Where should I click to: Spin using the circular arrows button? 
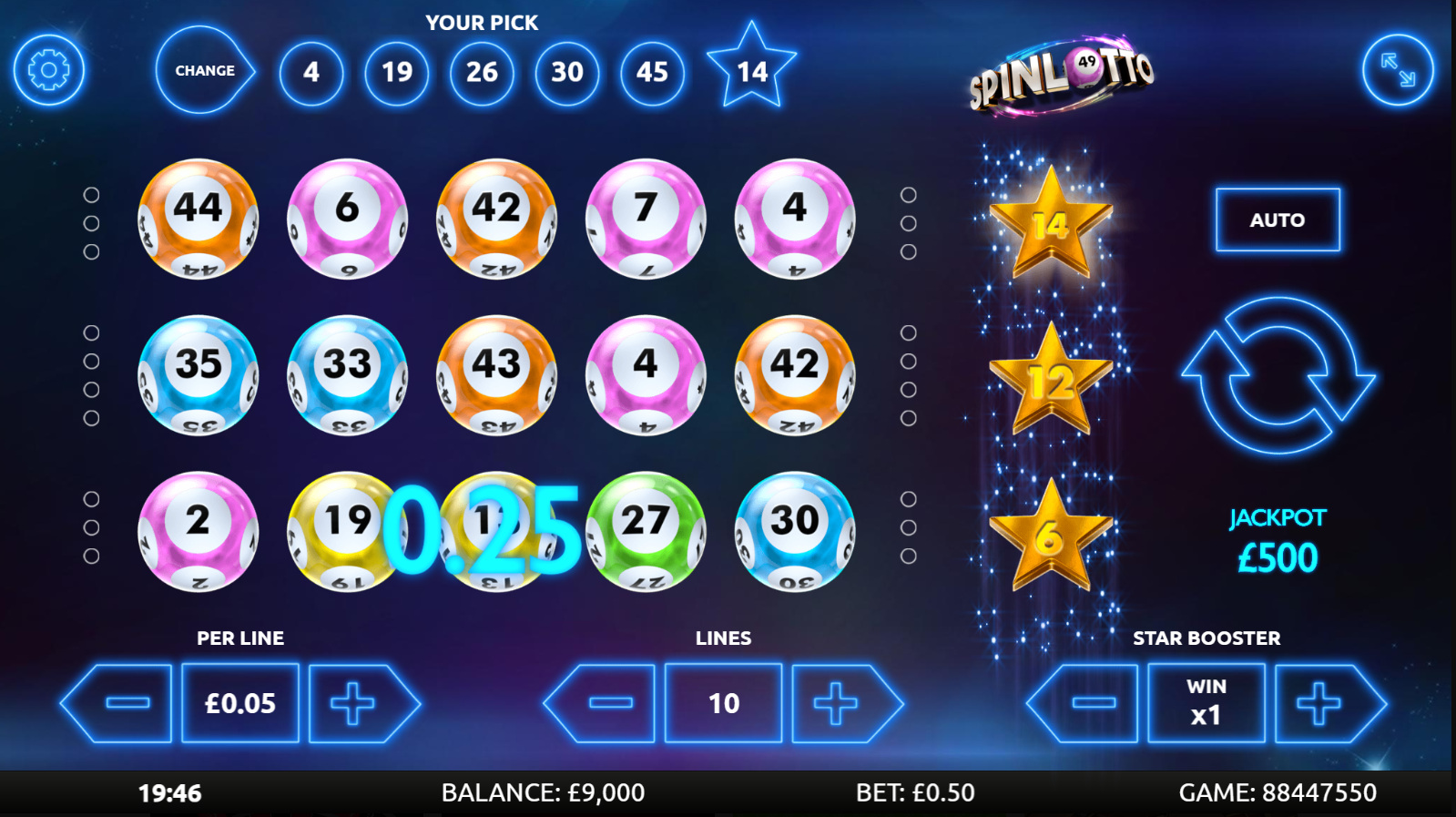pos(1278,375)
